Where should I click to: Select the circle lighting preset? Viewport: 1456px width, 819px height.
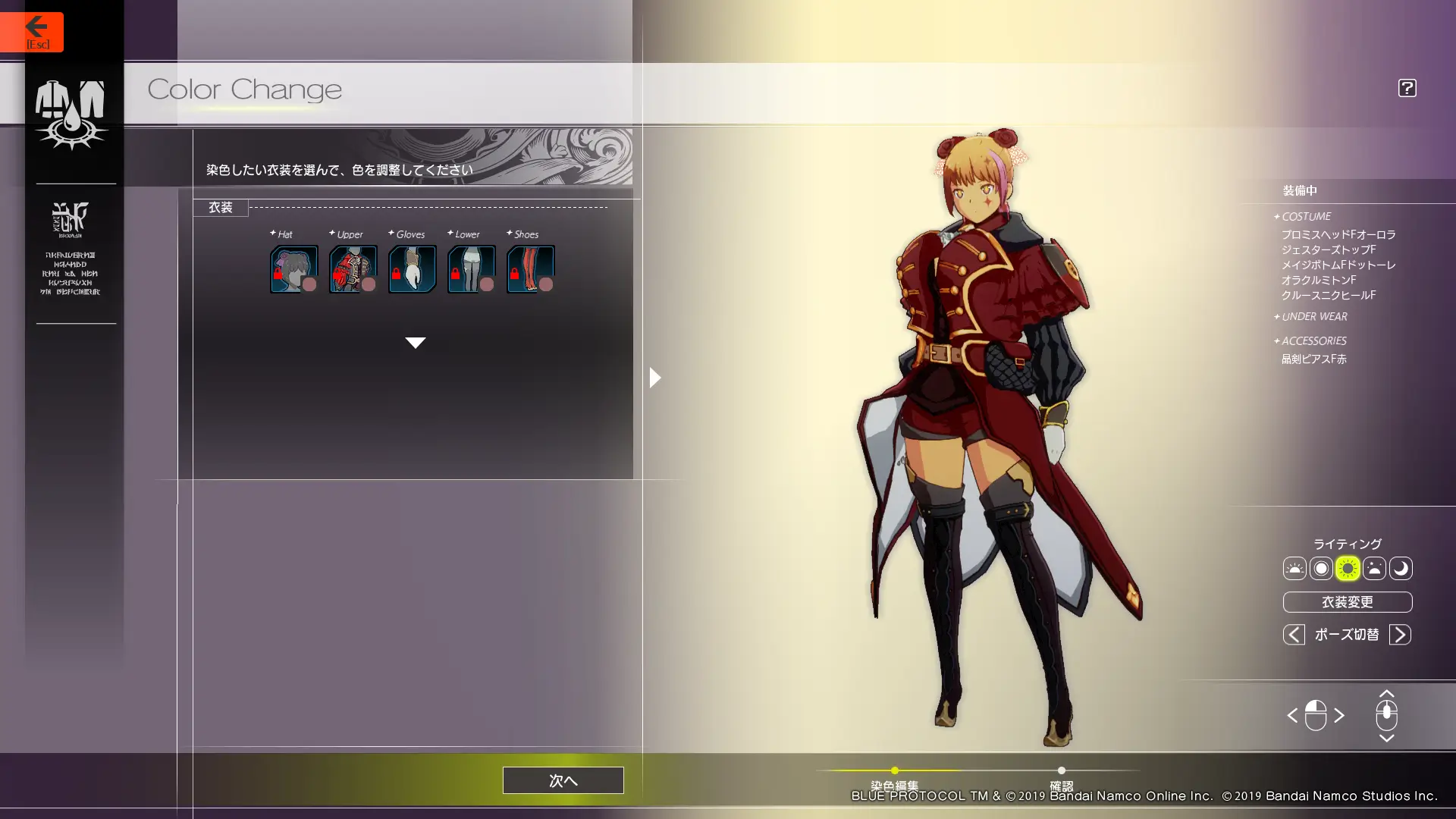coord(1321,569)
